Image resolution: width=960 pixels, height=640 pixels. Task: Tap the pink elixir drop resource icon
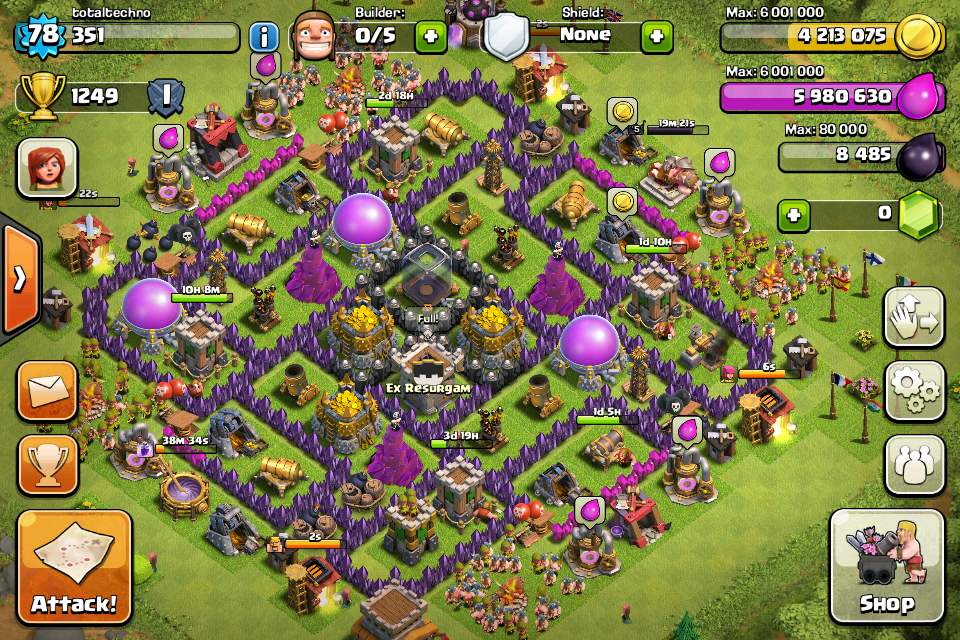917,98
